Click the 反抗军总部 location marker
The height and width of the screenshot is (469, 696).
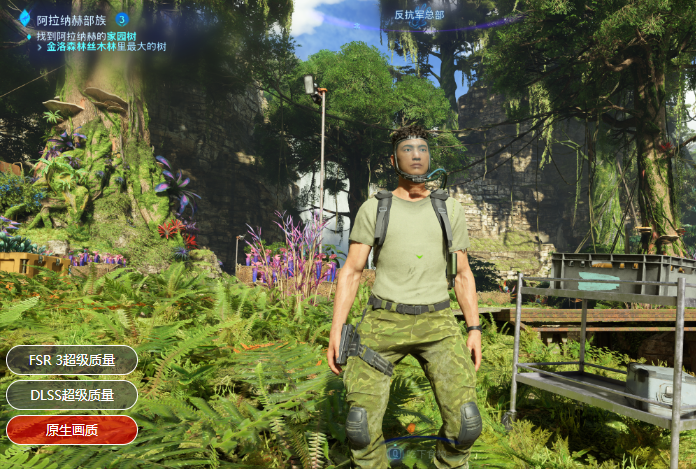click(418, 15)
